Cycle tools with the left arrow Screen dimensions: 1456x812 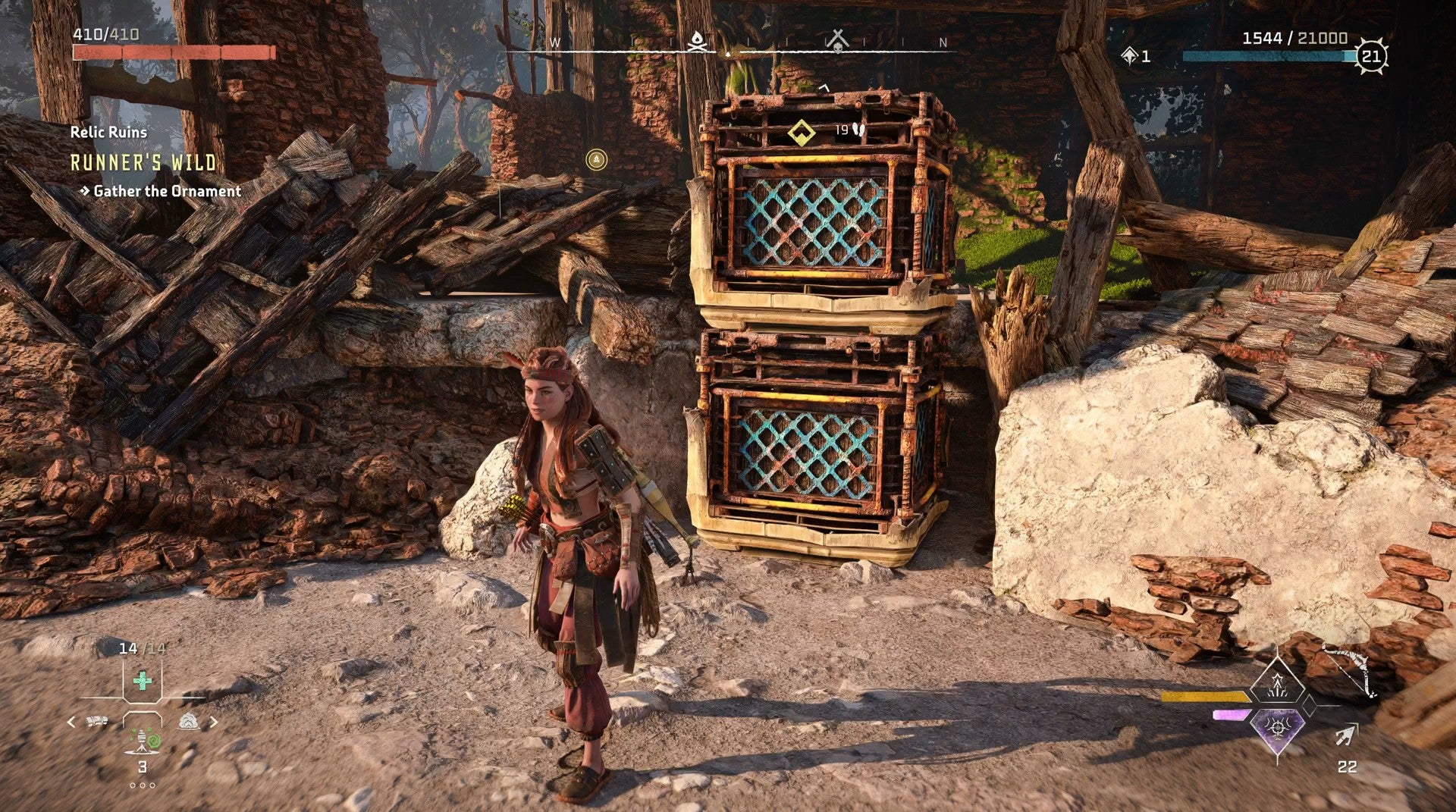point(71,722)
